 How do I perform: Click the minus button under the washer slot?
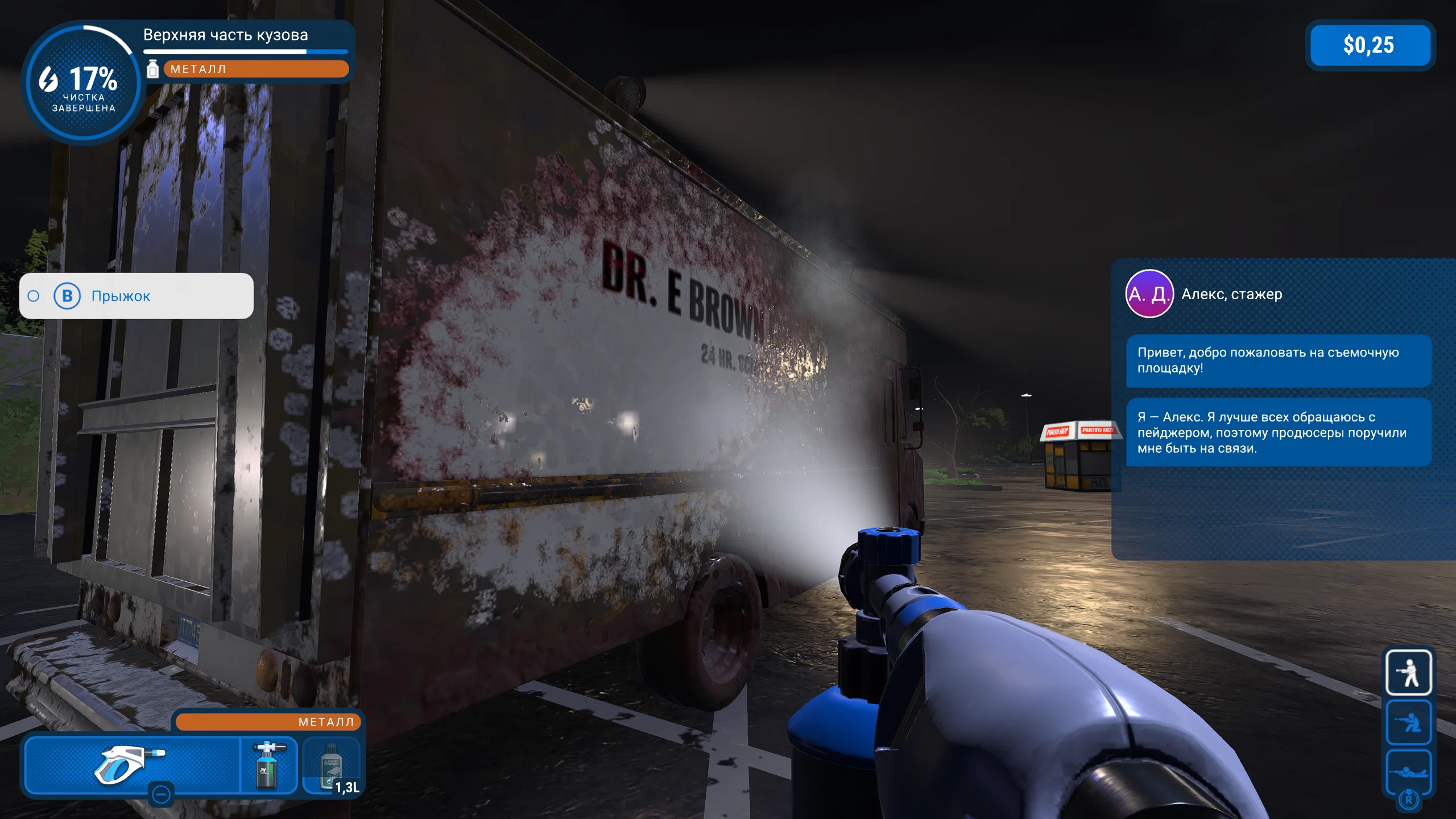162,793
